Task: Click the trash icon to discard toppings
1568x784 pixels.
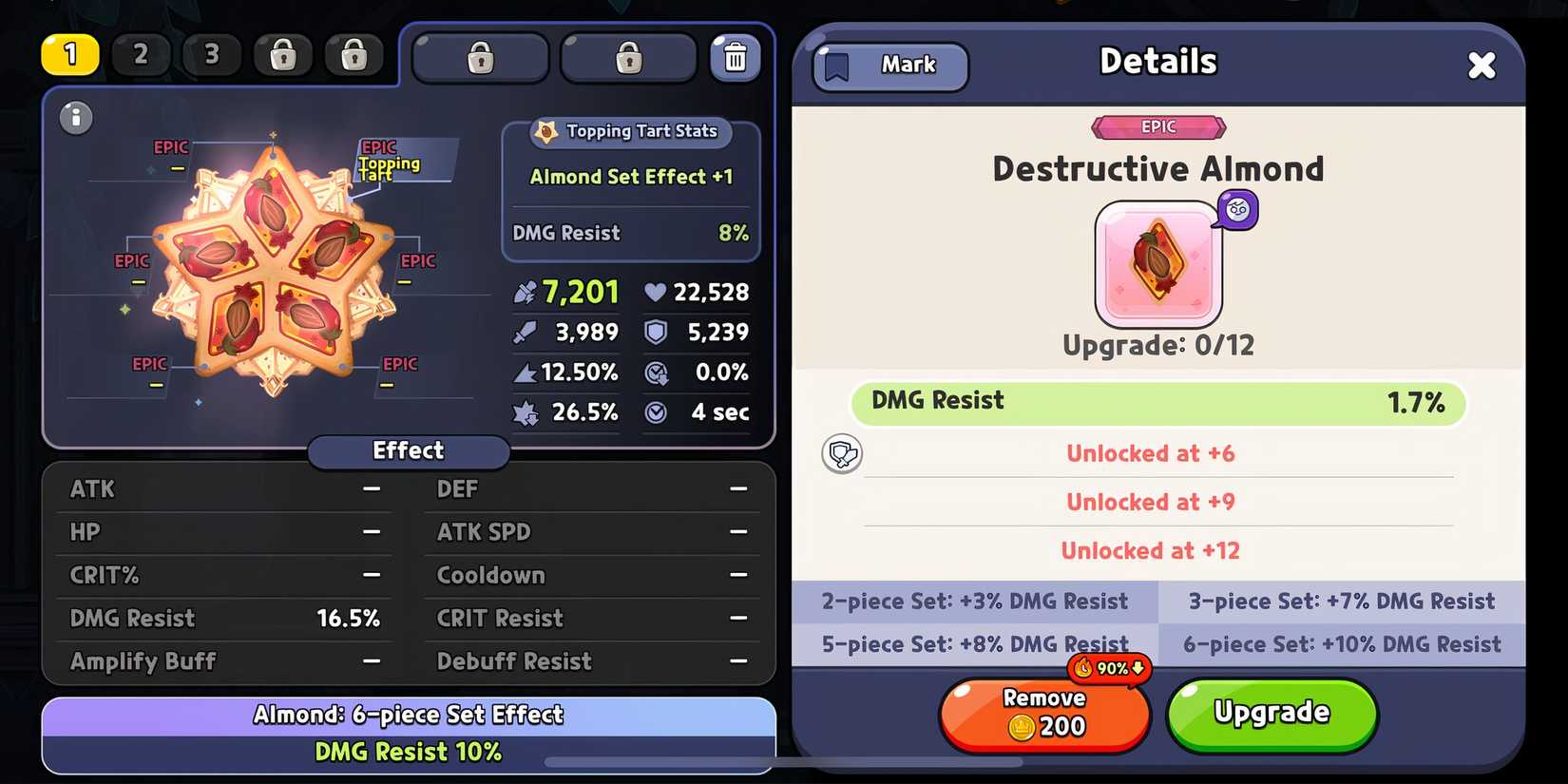Action: [736, 57]
